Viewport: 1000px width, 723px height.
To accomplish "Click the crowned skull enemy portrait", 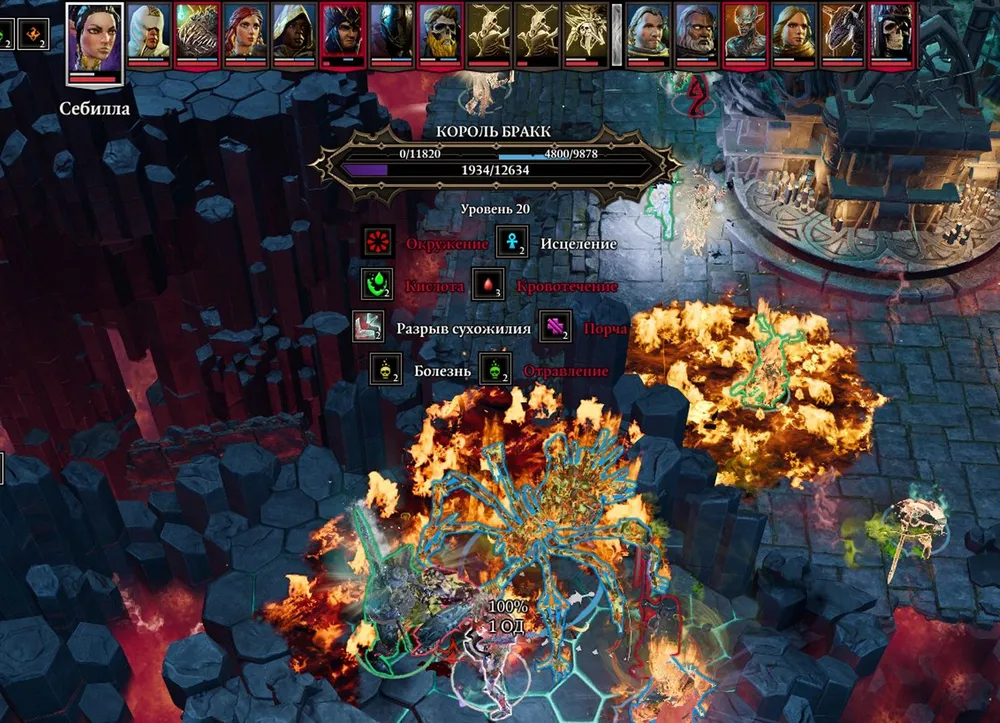I will tap(891, 32).
